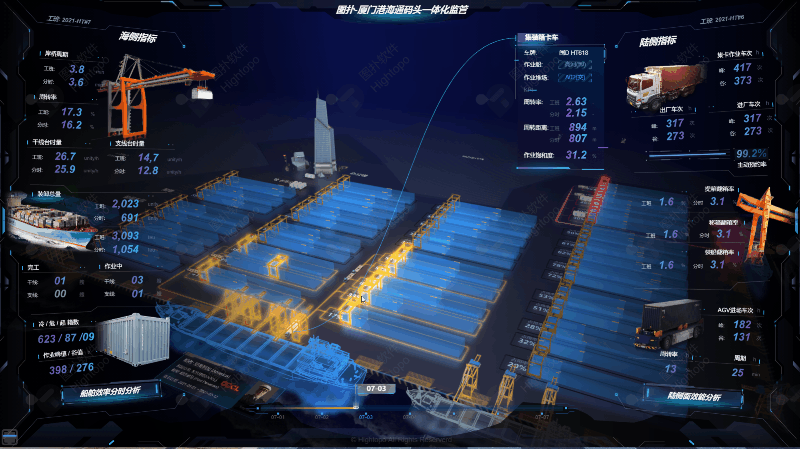Select the 07-03 marker on the timeline
The width and height of the screenshot is (800, 449).
click(376, 386)
